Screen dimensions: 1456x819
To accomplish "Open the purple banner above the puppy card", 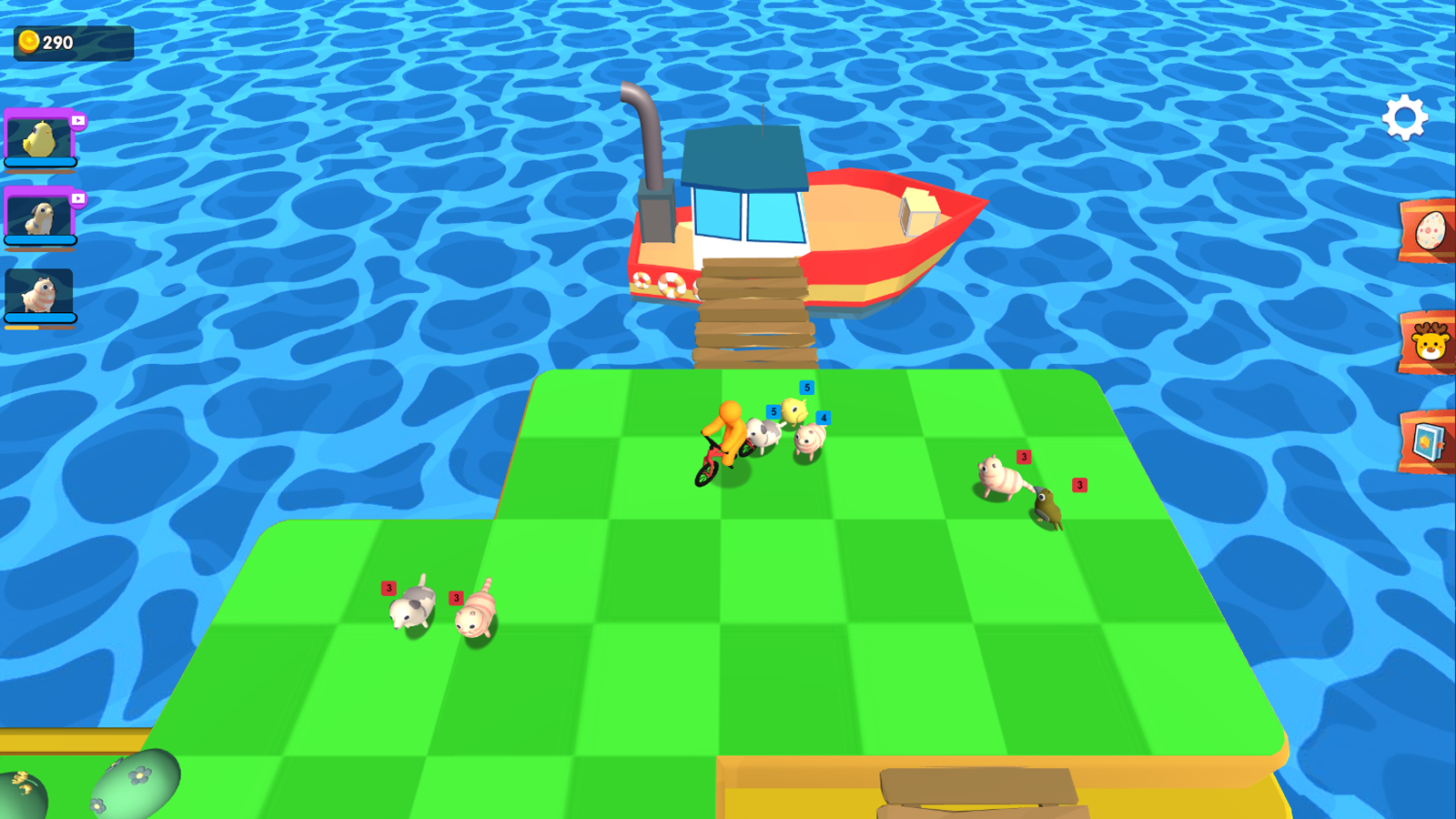I will pyautogui.click(x=38, y=188).
